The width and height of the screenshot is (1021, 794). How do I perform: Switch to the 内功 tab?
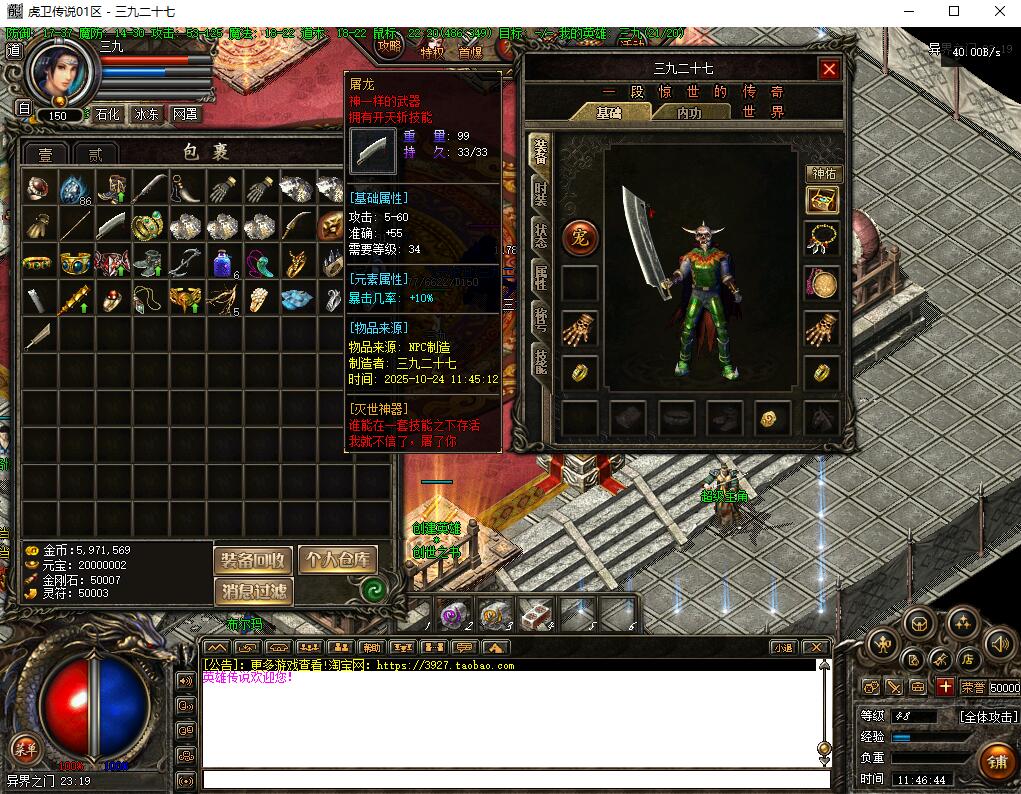point(689,113)
